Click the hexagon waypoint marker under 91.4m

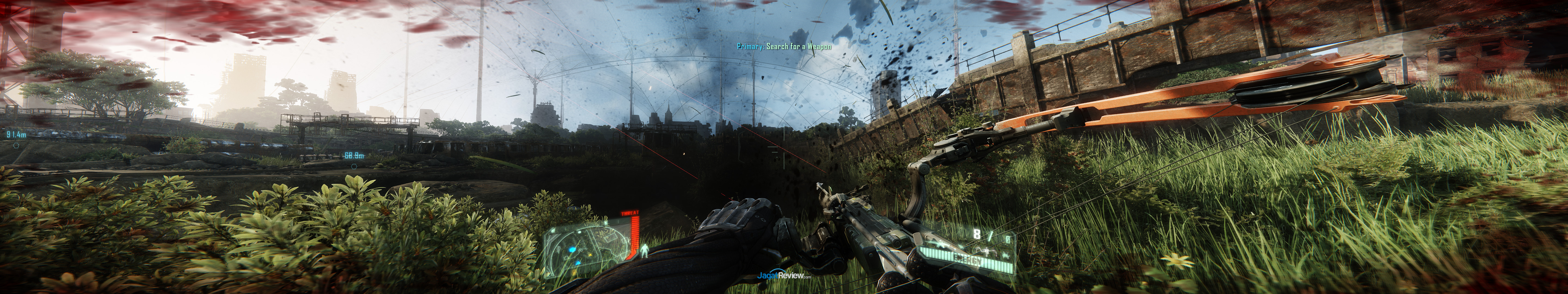(16, 145)
